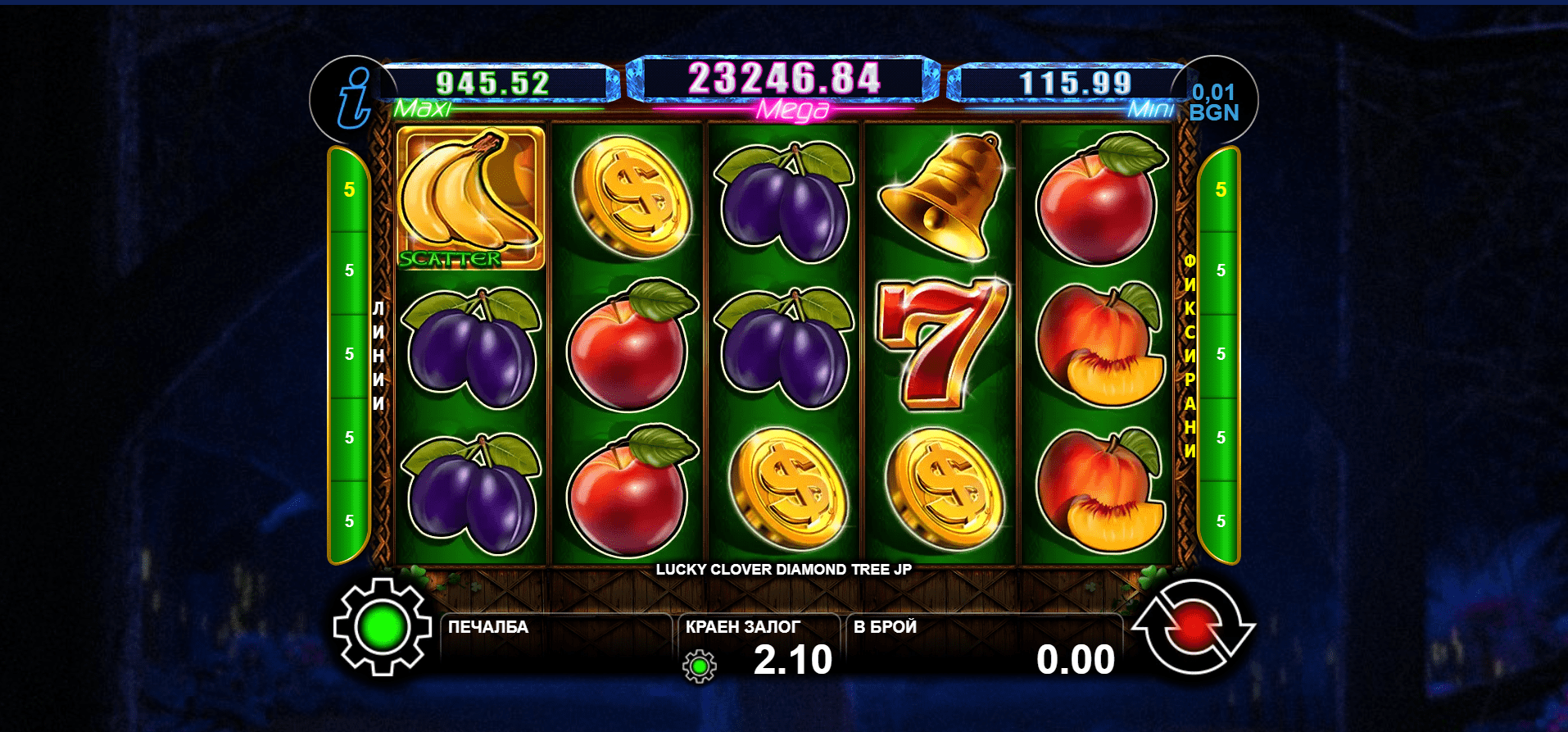Screen dimensions: 1568x732
Task: Adjust bet with the small green gear
Action: coord(700,666)
